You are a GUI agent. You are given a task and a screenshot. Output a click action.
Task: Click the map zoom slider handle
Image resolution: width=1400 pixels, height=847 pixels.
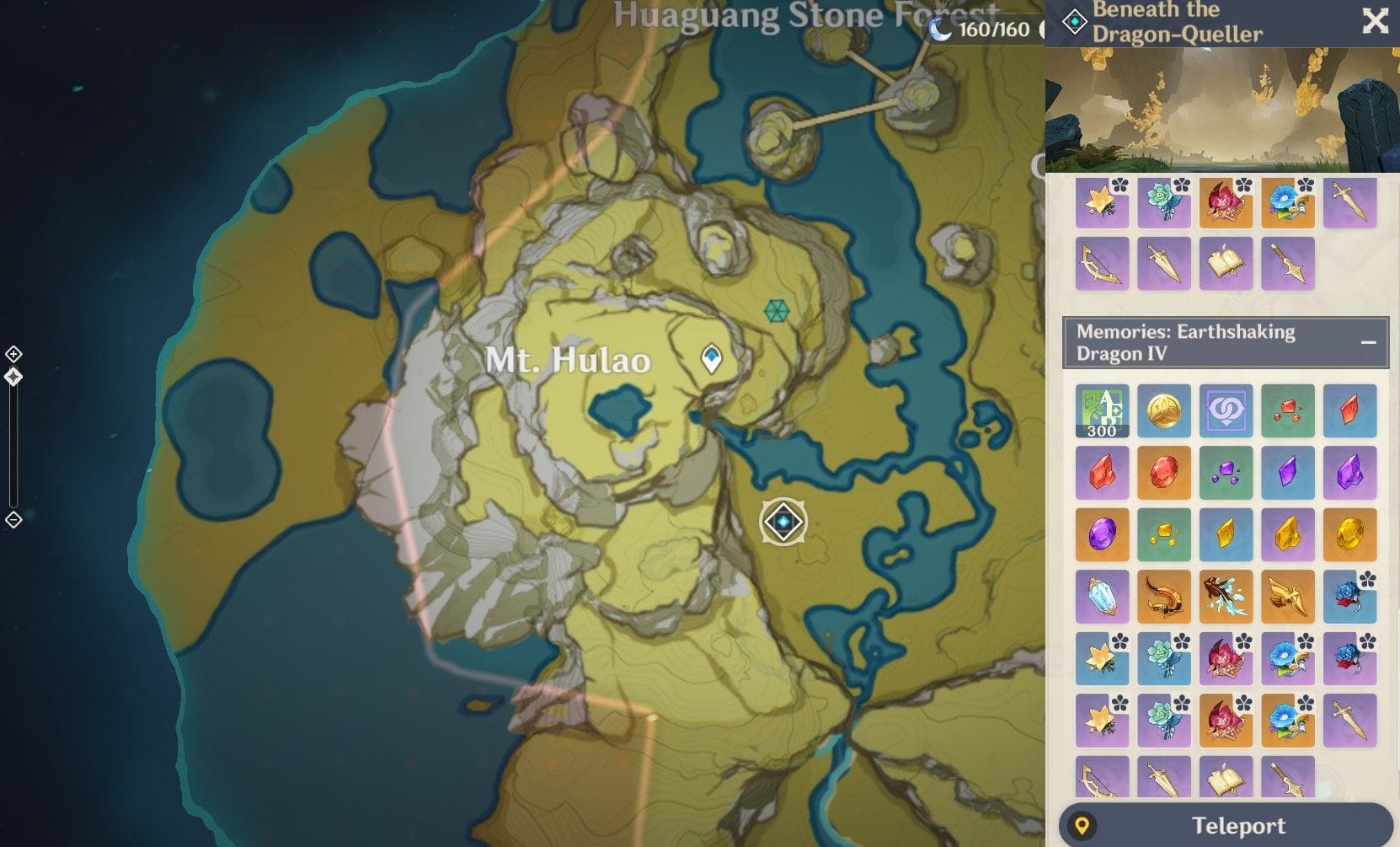click(13, 377)
